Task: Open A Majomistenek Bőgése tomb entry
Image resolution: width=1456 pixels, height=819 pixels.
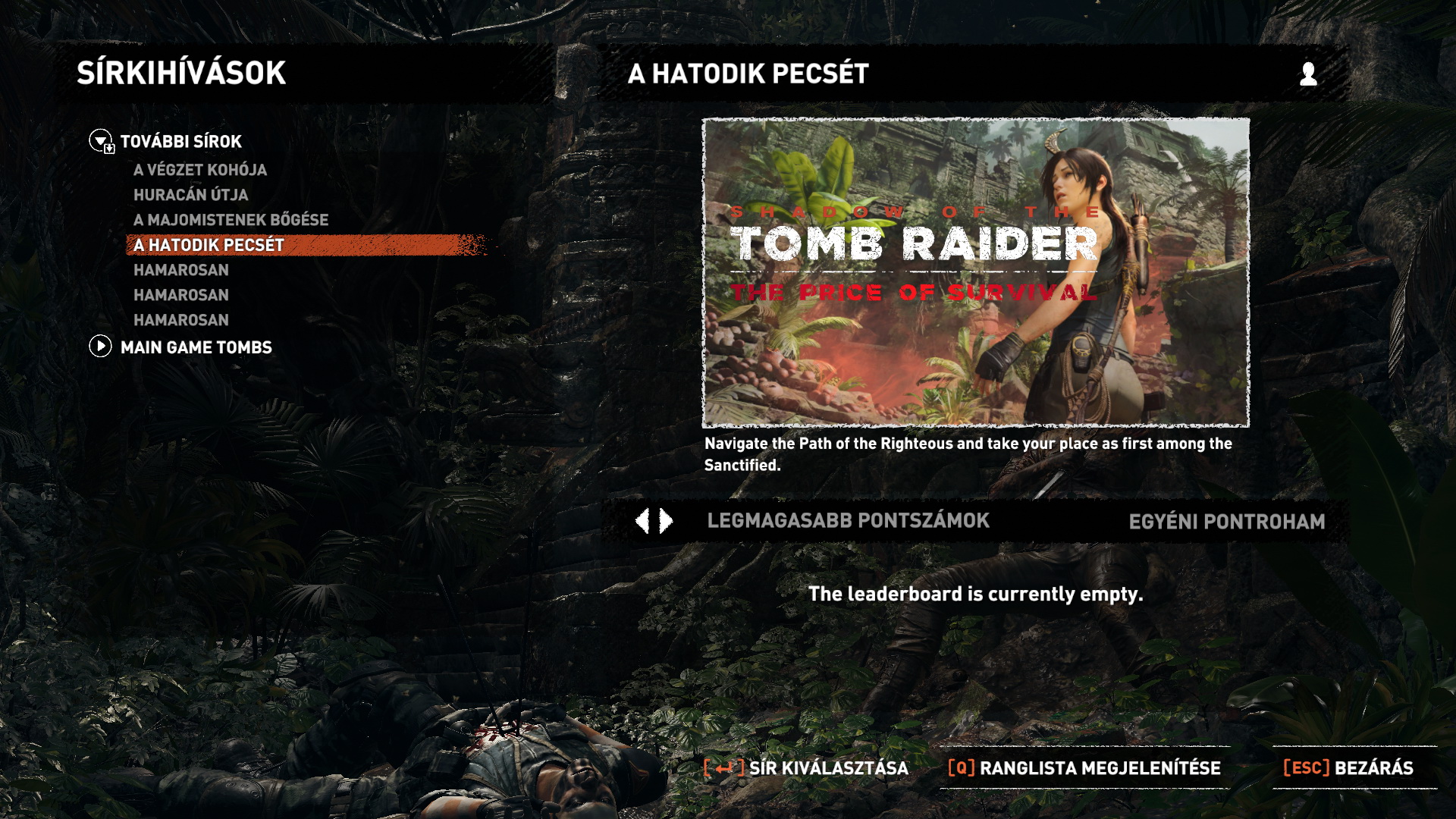Action: [x=231, y=220]
